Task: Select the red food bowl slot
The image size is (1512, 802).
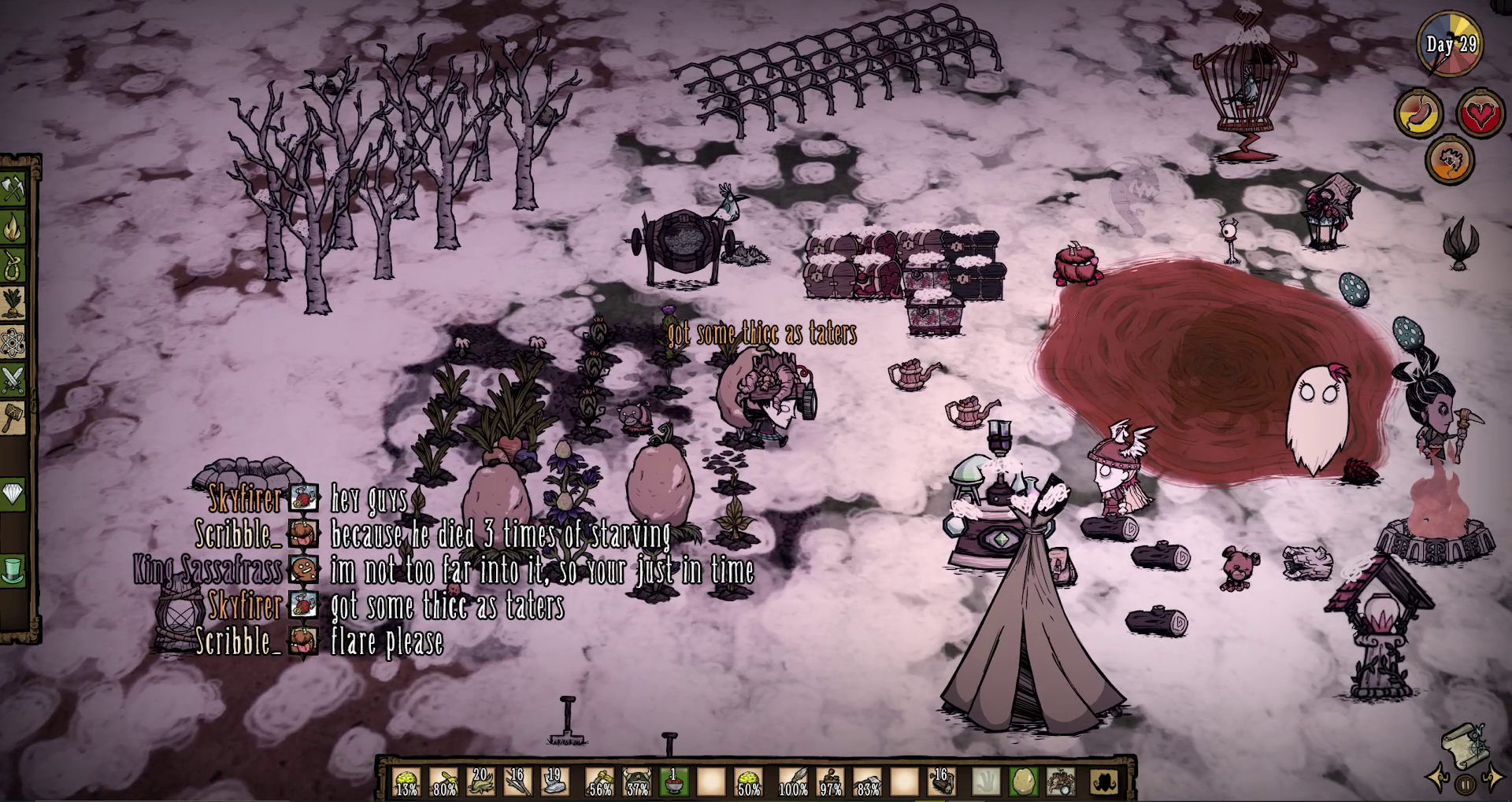Action: 673,782
